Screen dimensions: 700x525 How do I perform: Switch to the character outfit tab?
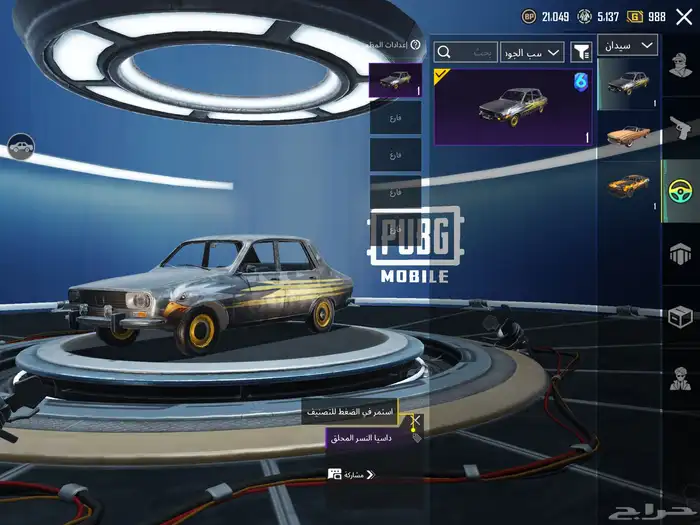coord(681,67)
